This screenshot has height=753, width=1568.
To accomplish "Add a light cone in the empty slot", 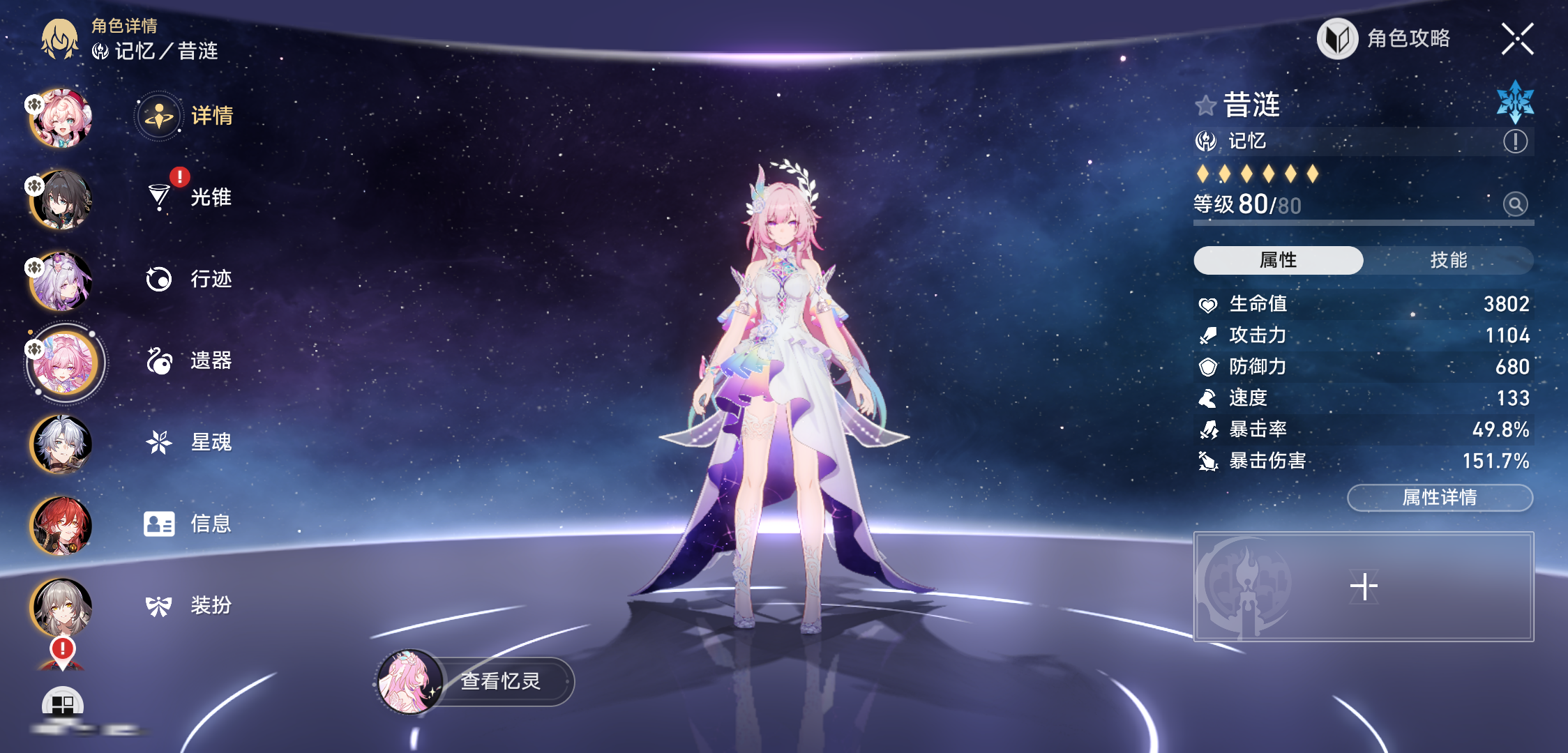I will 1364,586.
